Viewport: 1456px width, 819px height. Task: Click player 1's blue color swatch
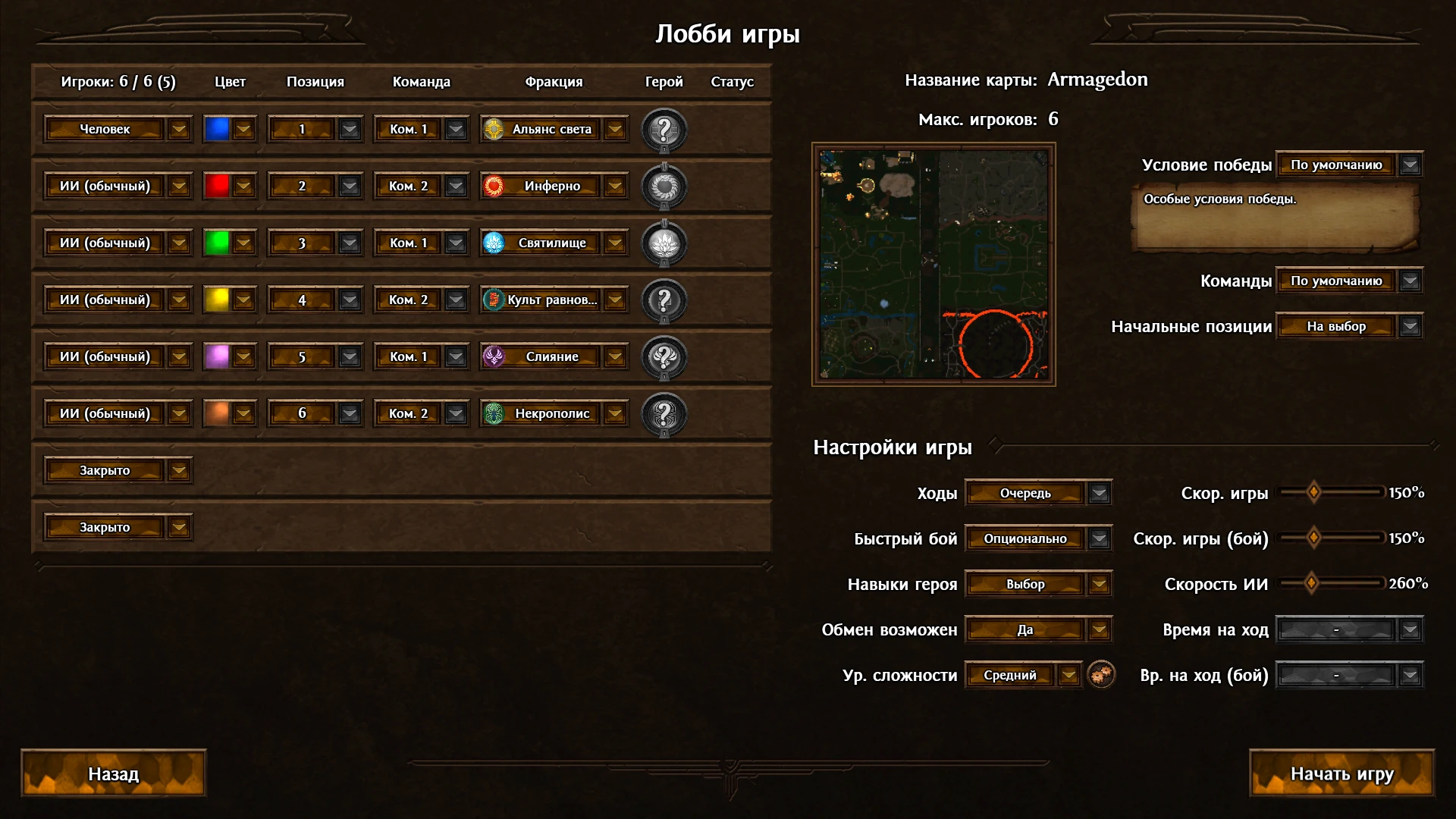pyautogui.click(x=219, y=129)
